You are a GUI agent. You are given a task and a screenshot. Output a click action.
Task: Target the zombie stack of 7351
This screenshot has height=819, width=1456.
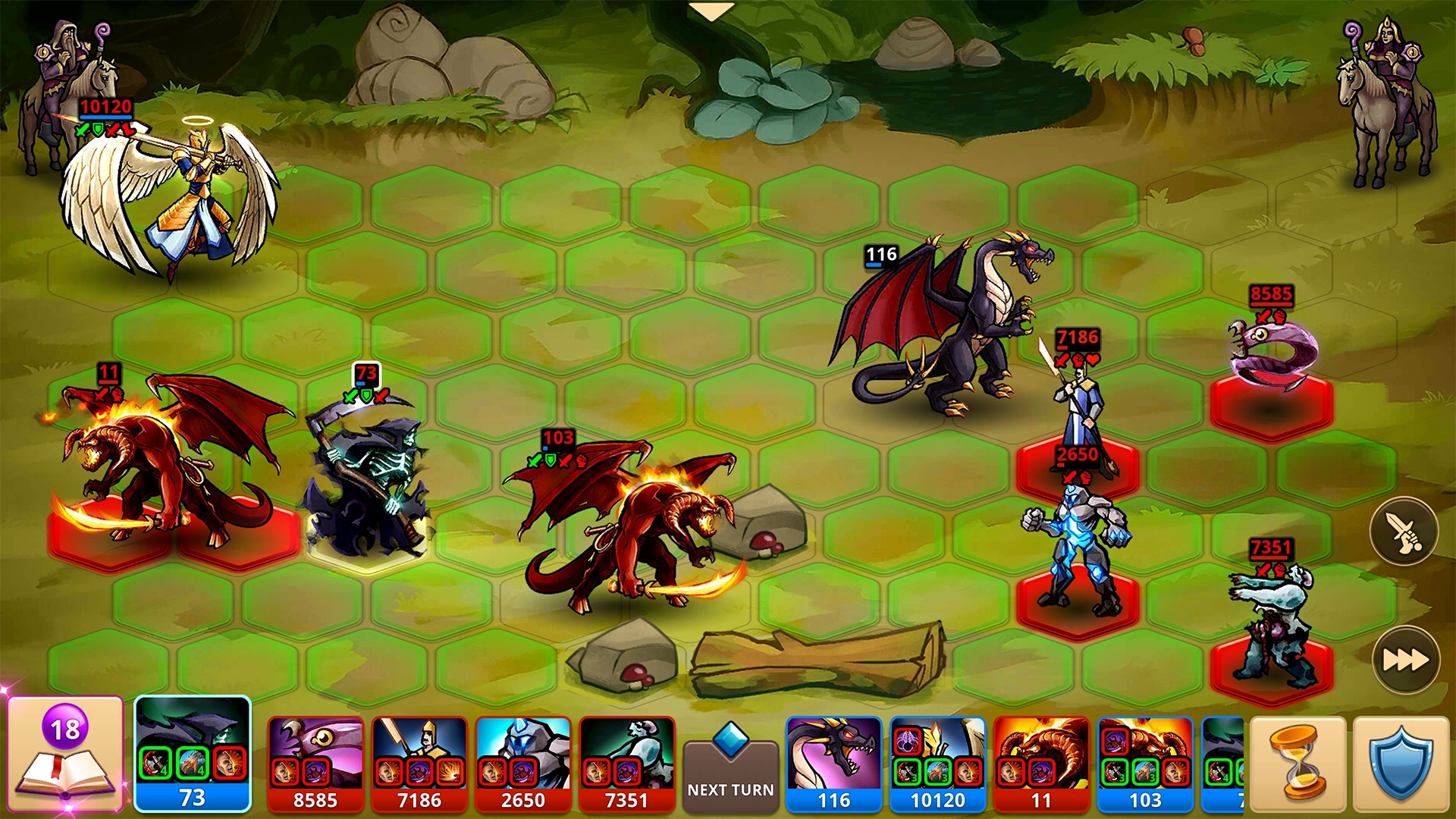pos(1271,622)
